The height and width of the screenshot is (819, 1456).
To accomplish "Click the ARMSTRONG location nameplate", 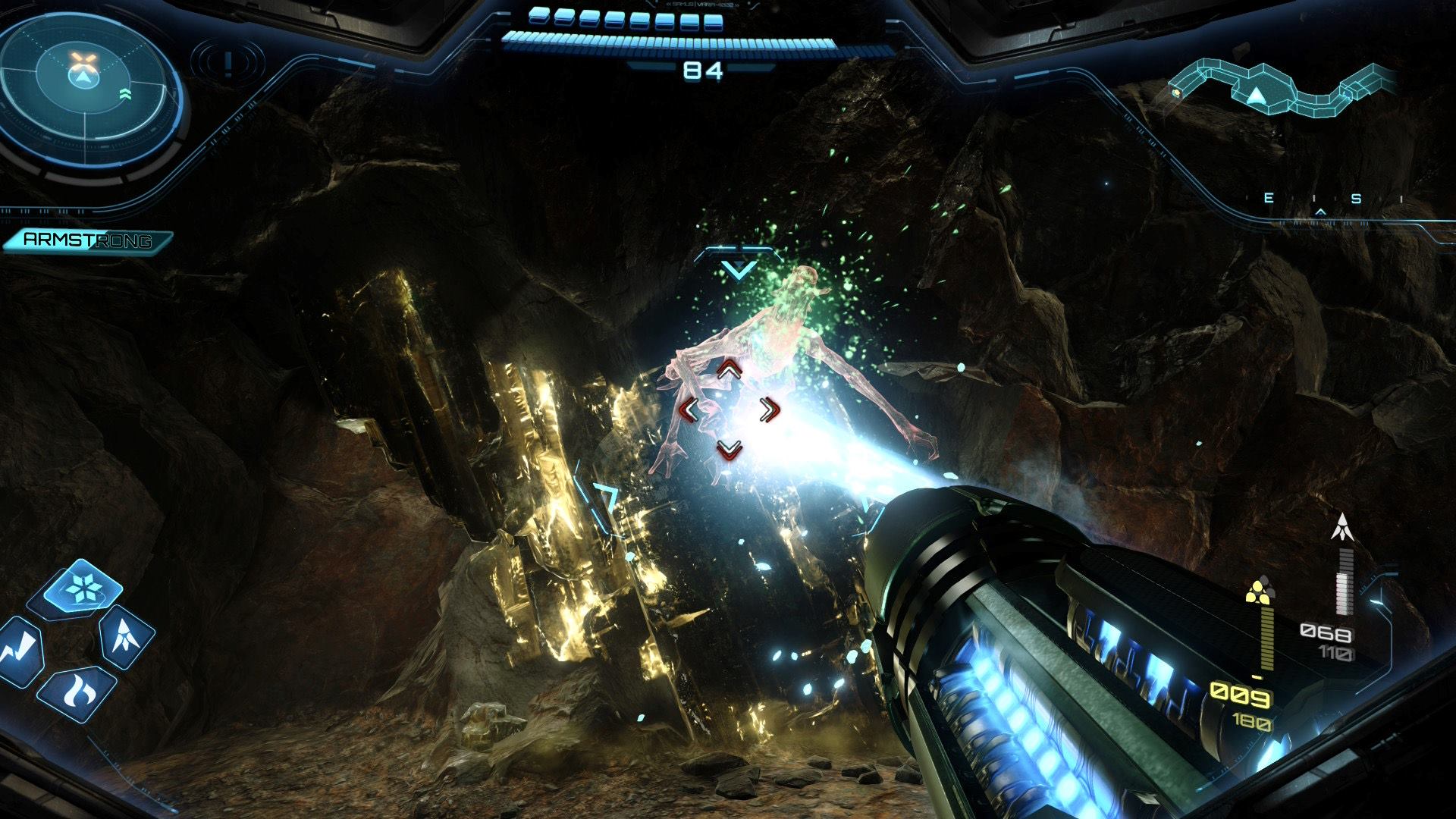I will [87, 241].
